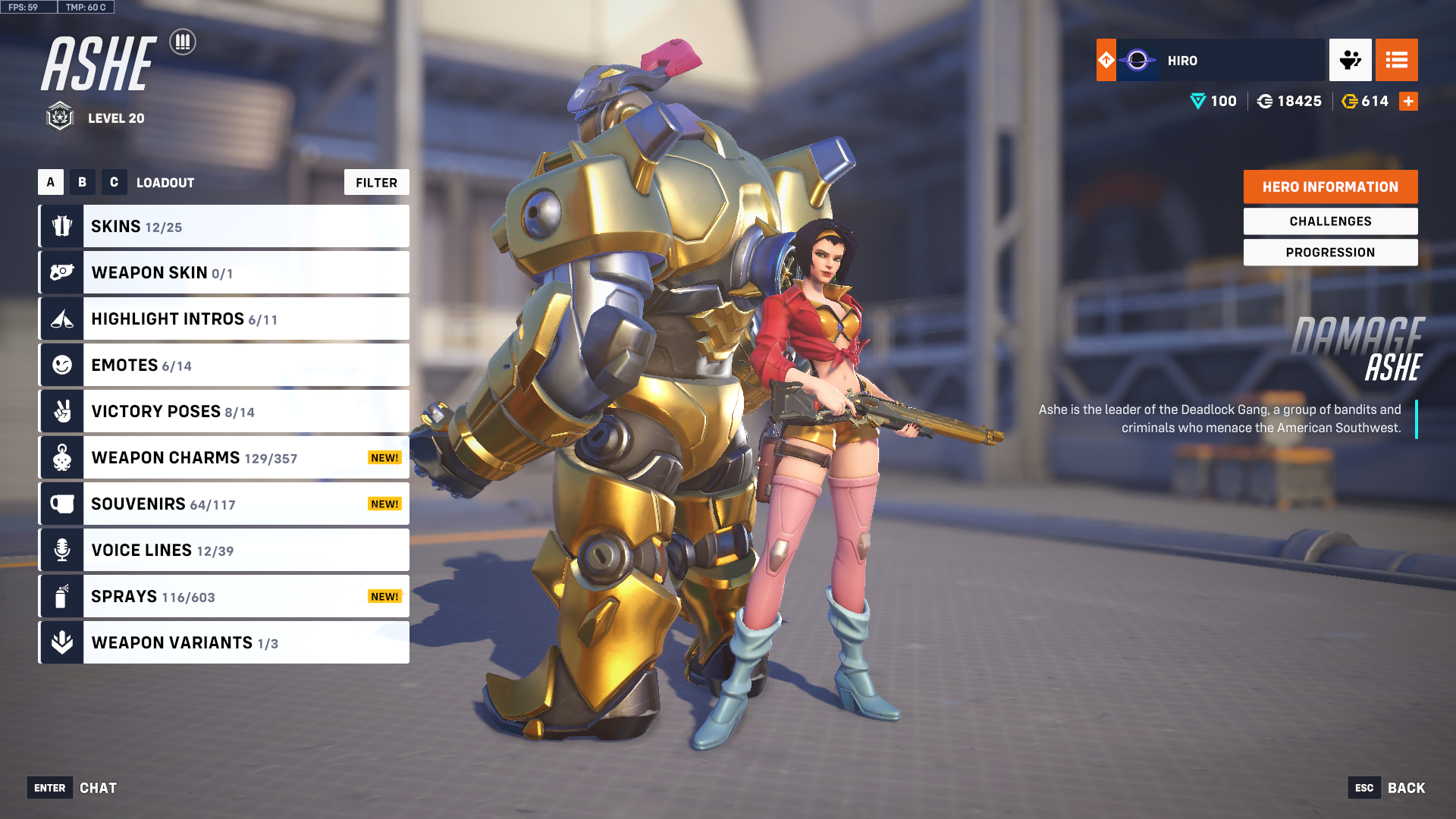Open the Progression tab

(1330, 253)
